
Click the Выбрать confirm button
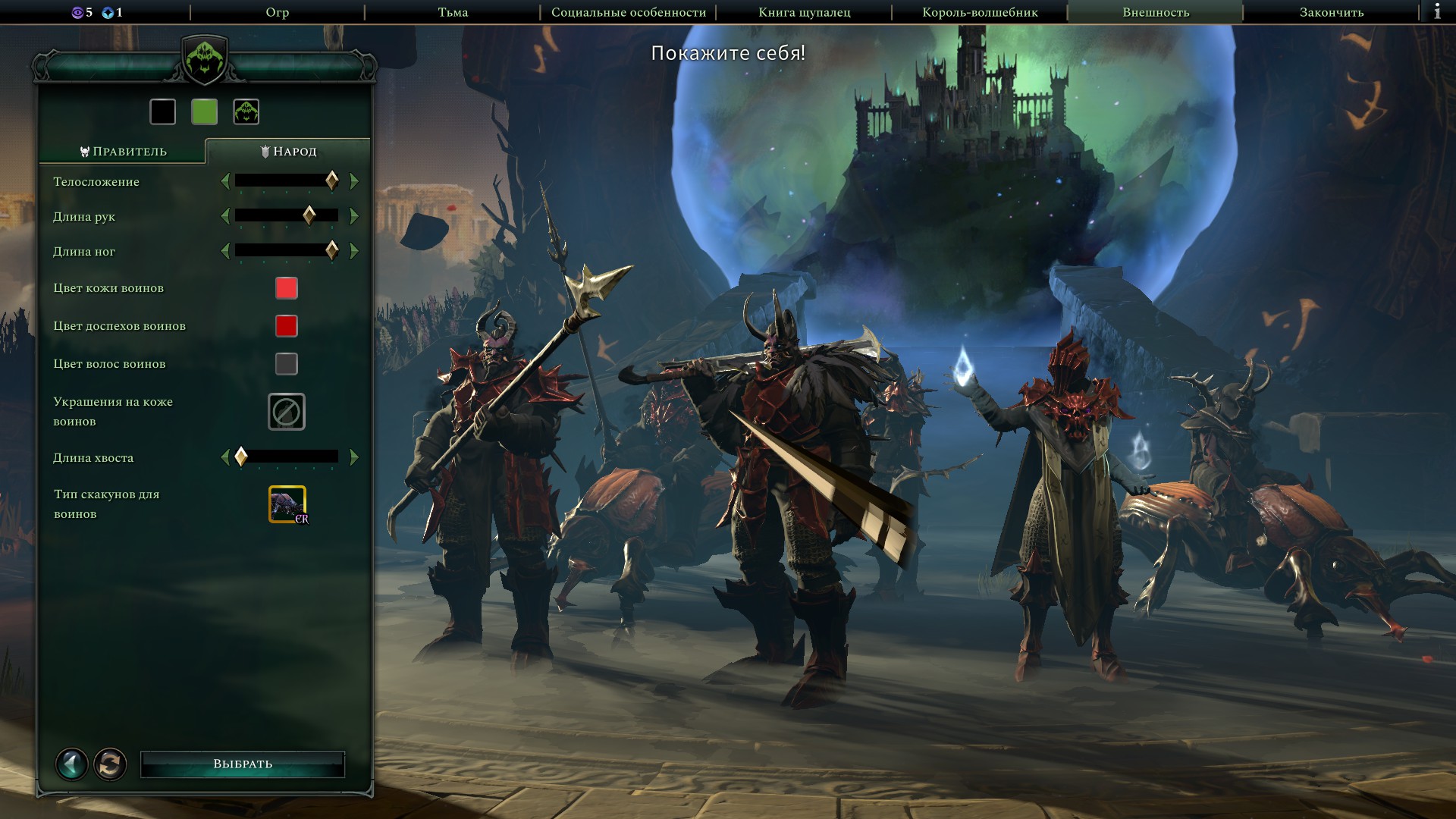pyautogui.click(x=243, y=764)
